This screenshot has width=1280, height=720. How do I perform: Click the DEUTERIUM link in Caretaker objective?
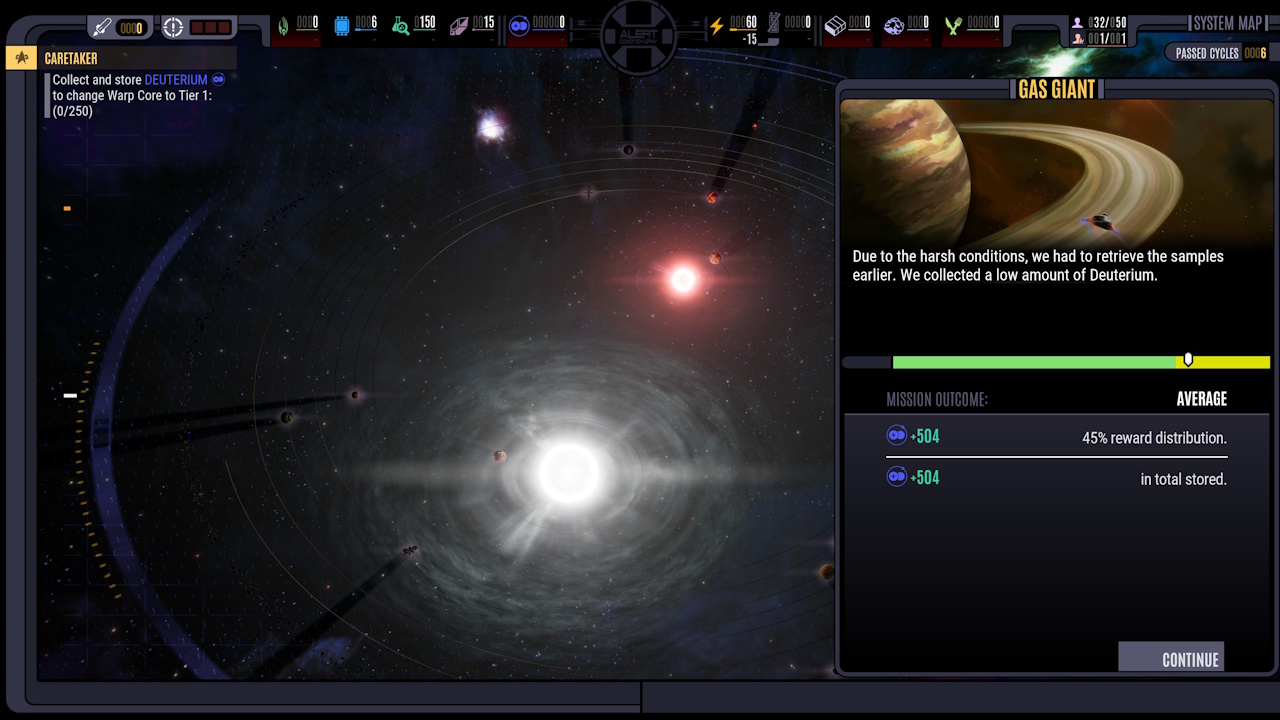[175, 80]
